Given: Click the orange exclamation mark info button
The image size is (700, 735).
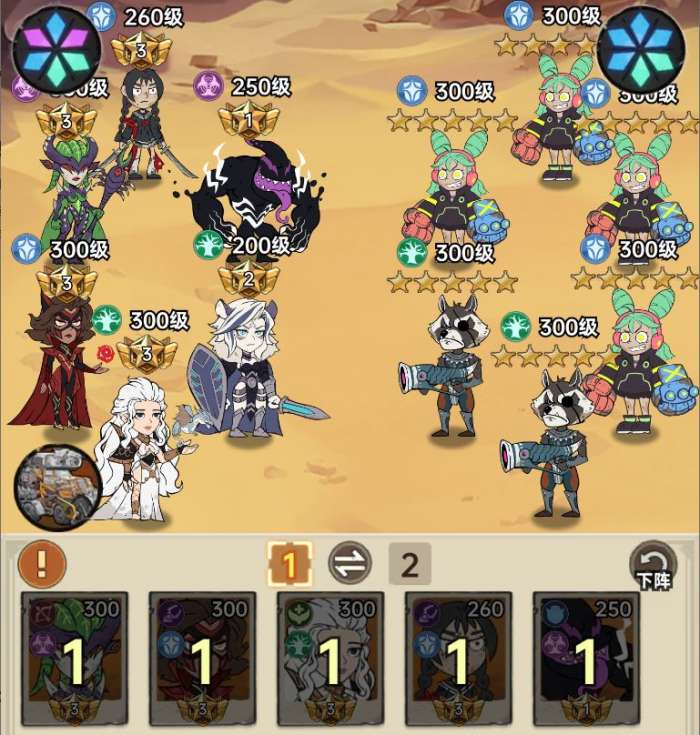Looking at the screenshot, I should click(x=42, y=565).
